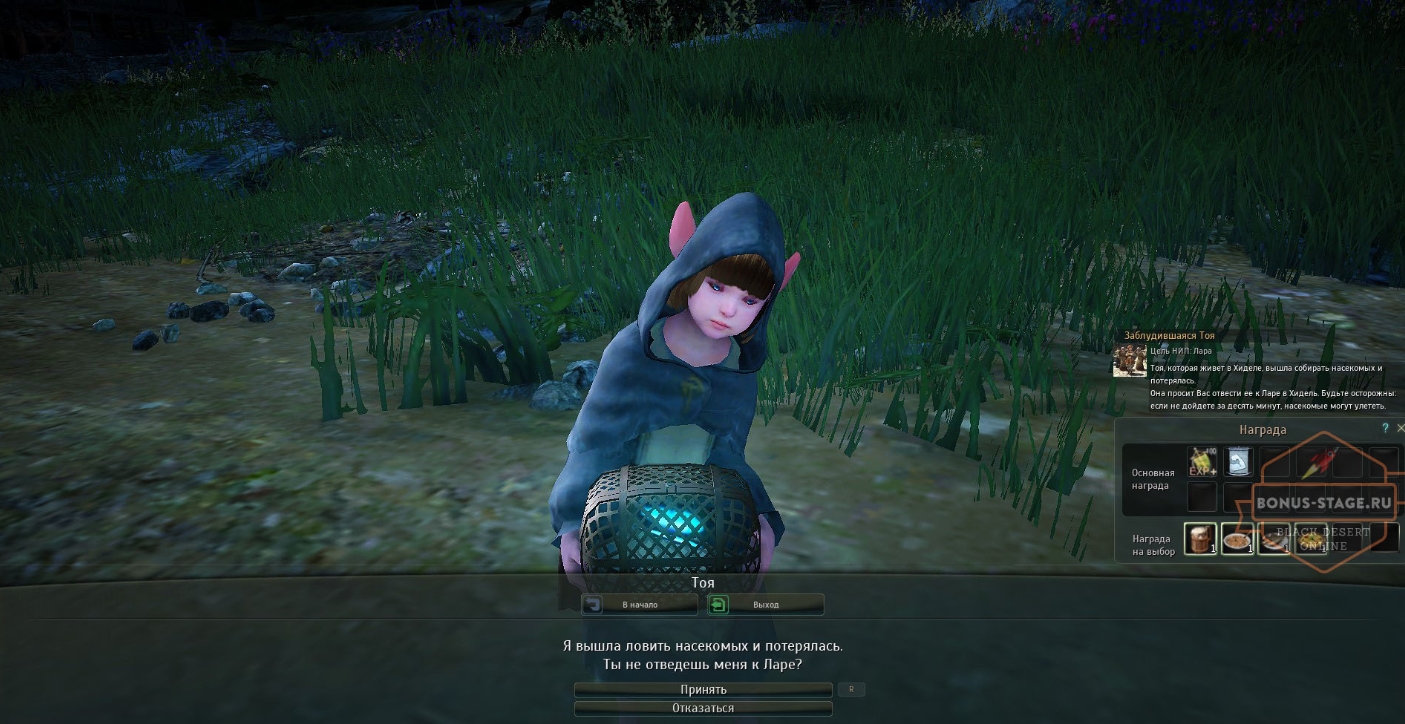1405x724 pixels.
Task: Choose the beer mug reward
Action: coord(1201,539)
